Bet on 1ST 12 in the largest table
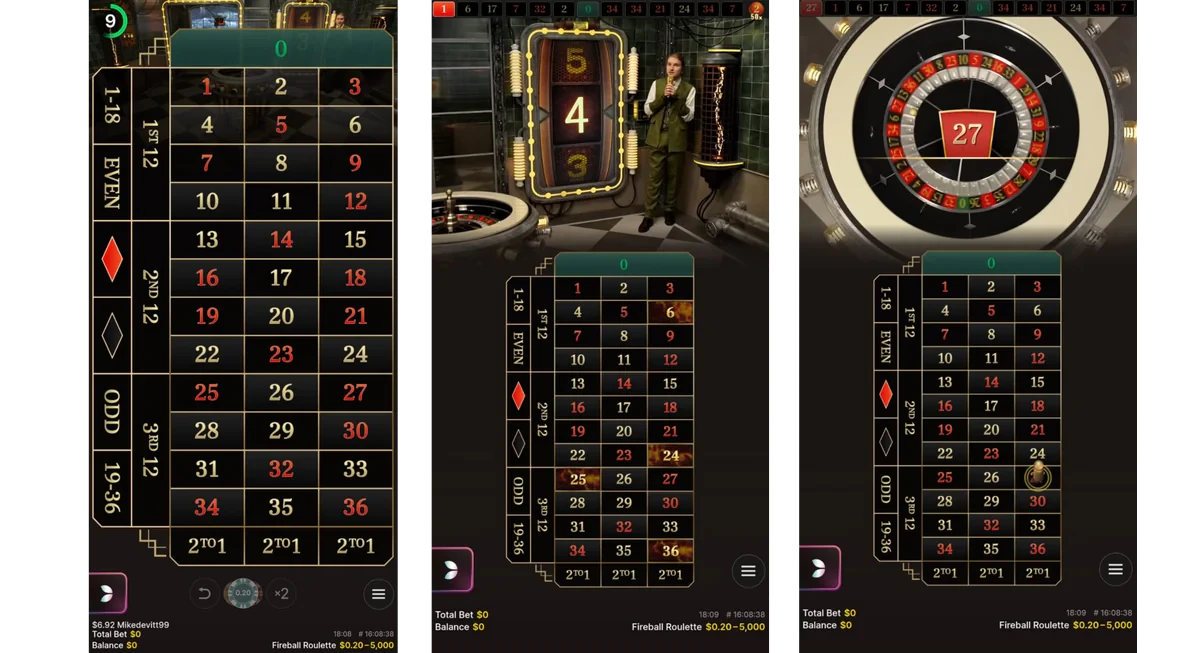The width and height of the screenshot is (1200, 653). tap(150, 143)
